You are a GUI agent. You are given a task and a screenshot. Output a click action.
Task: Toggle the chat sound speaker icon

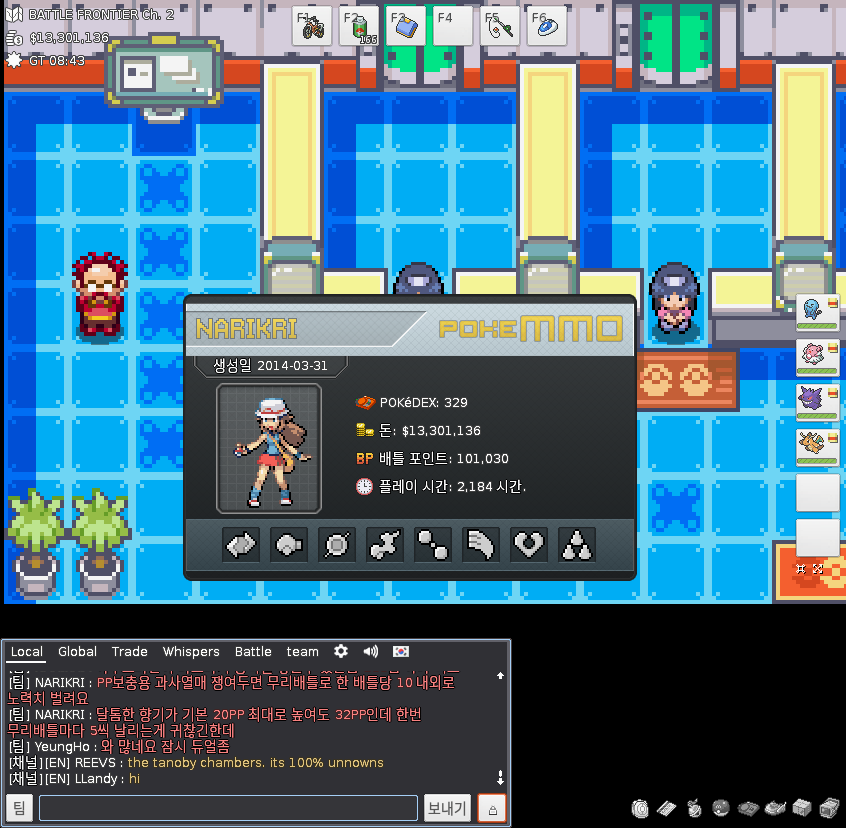[371, 652]
